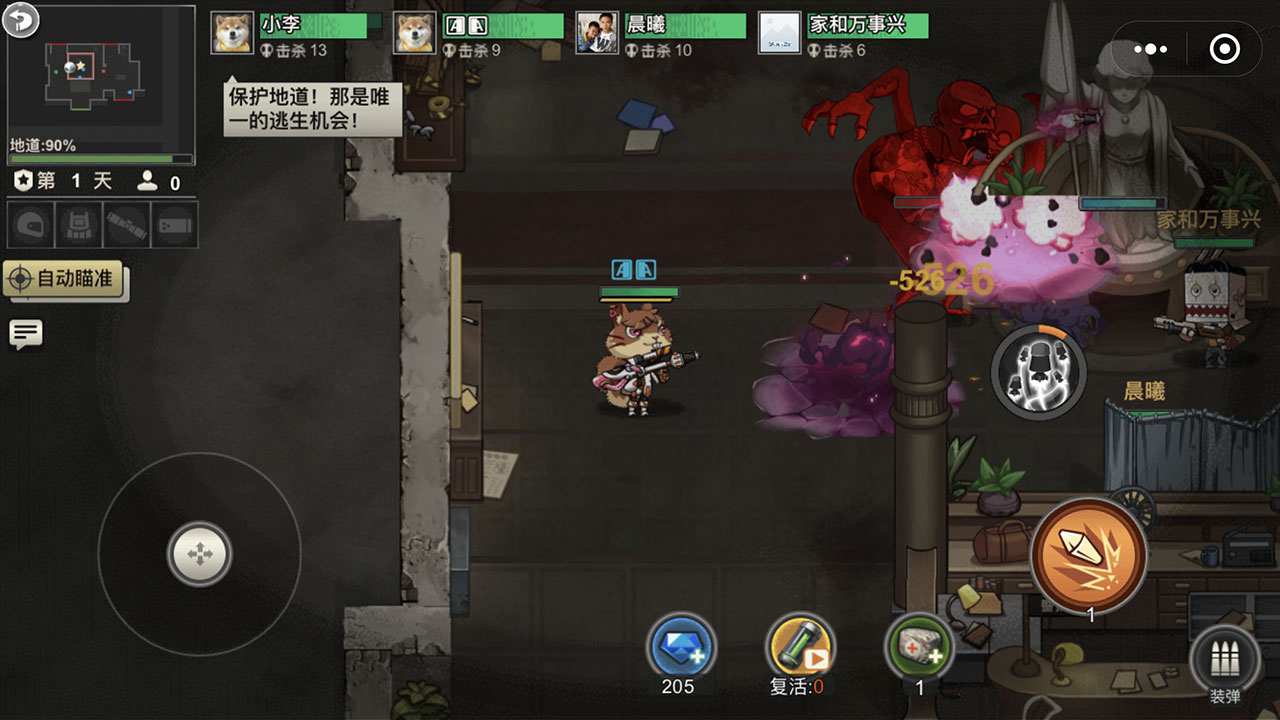Viewport: 1280px width, 720px height.
Task: Tap the back arrow in top-left corner
Action: (x=18, y=18)
